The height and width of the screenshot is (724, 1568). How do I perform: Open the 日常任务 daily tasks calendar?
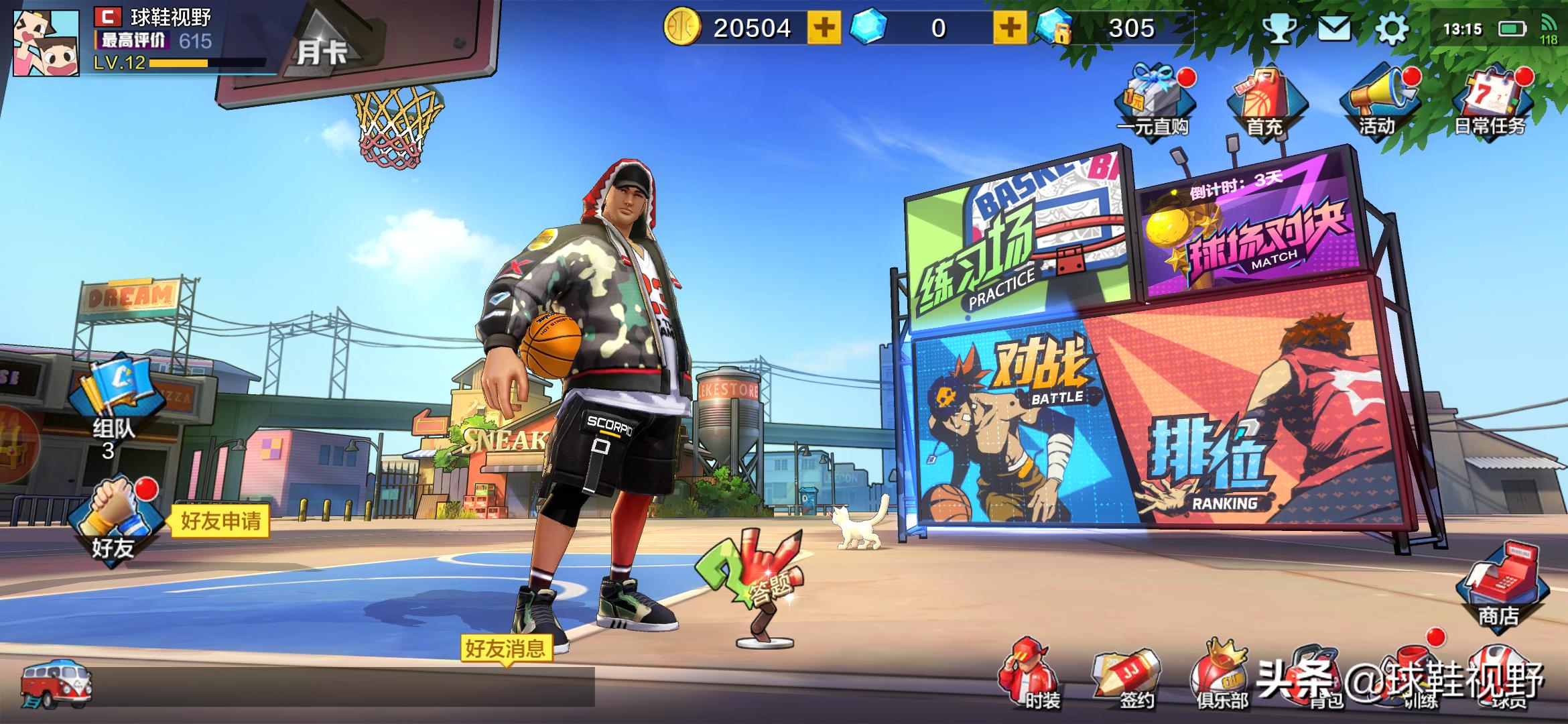point(1491,102)
